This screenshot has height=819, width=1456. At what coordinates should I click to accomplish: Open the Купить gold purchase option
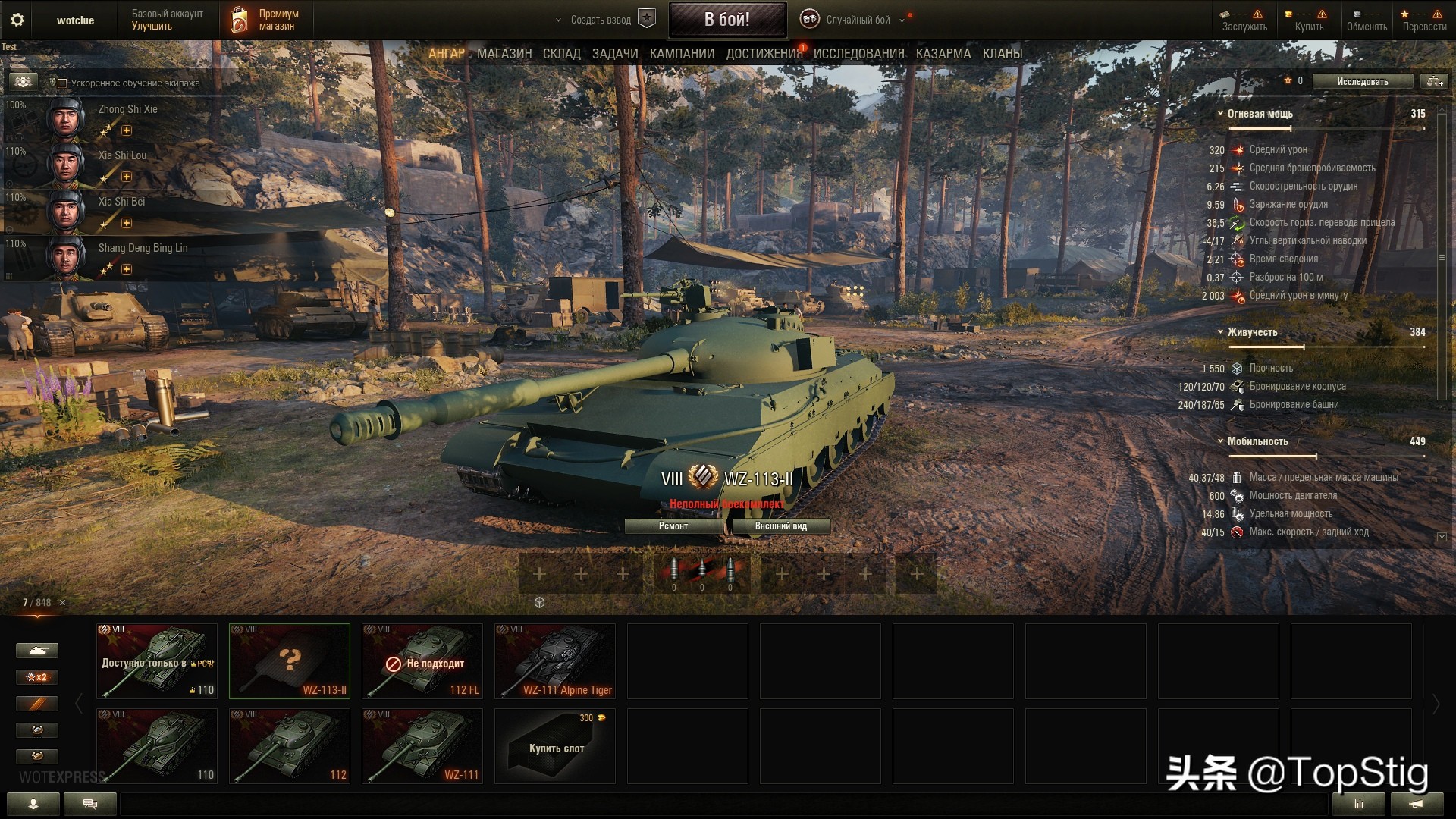coord(1309,20)
